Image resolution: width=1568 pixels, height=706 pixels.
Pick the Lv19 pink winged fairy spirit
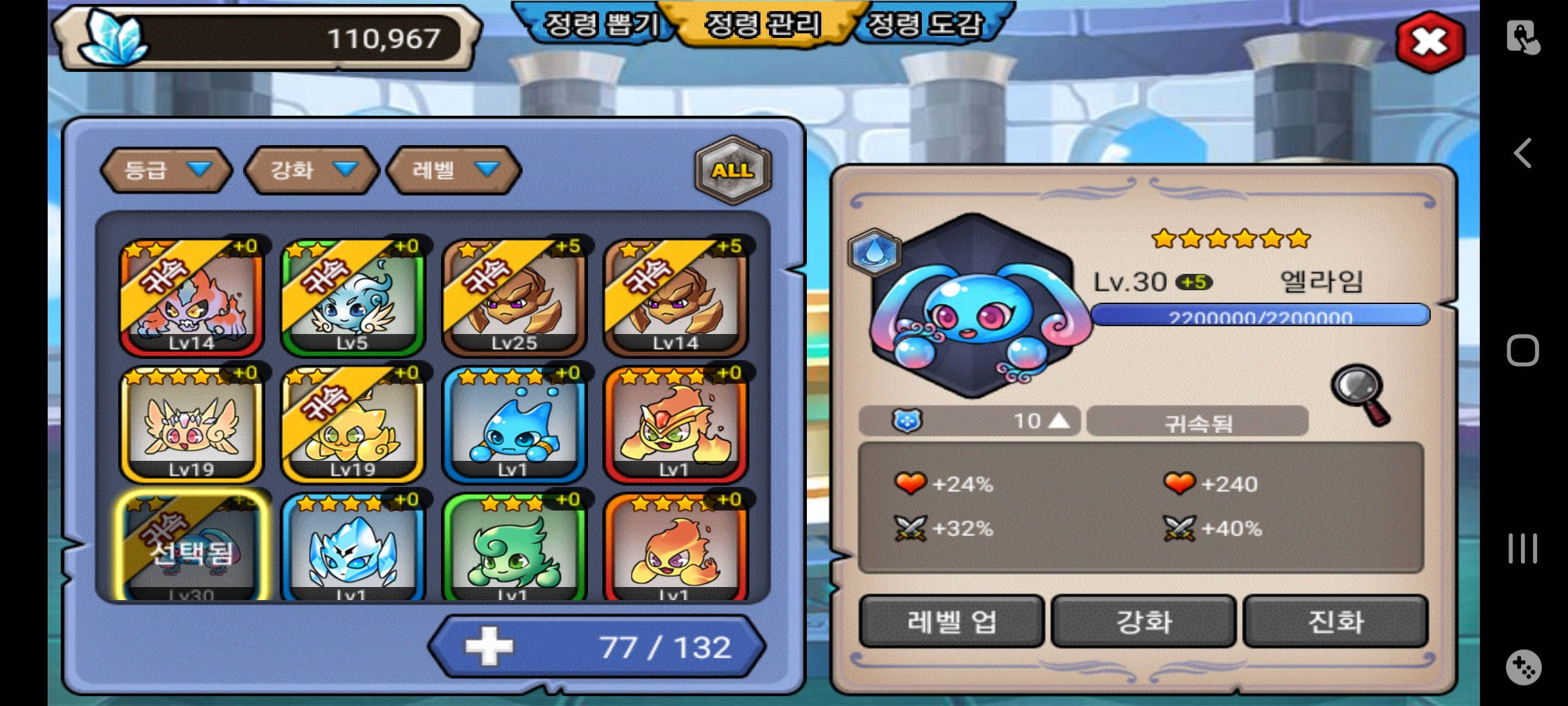tap(191, 425)
